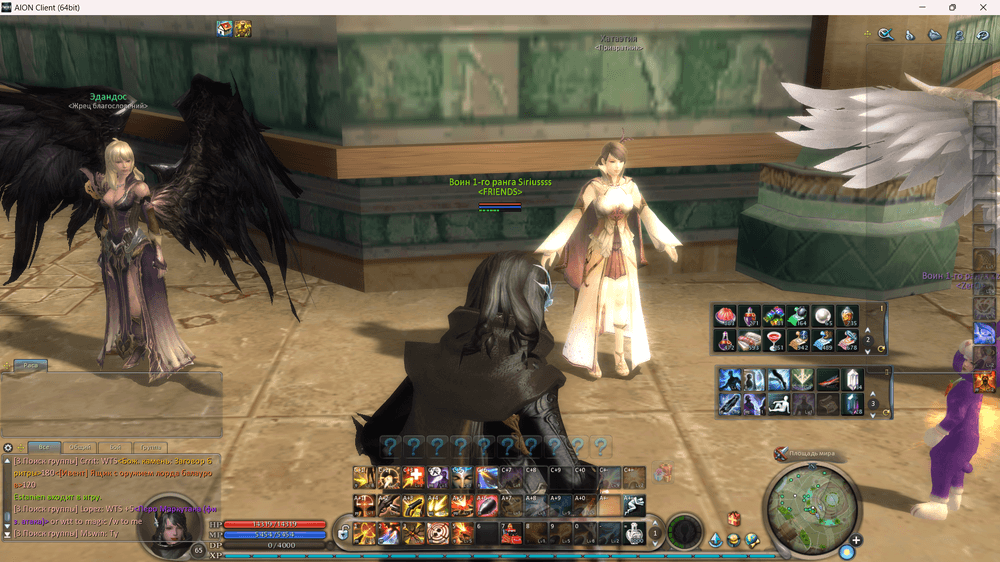The width and height of the screenshot is (1000, 562).
Task: Use the cocktail glass consumable
Action: 774,341
